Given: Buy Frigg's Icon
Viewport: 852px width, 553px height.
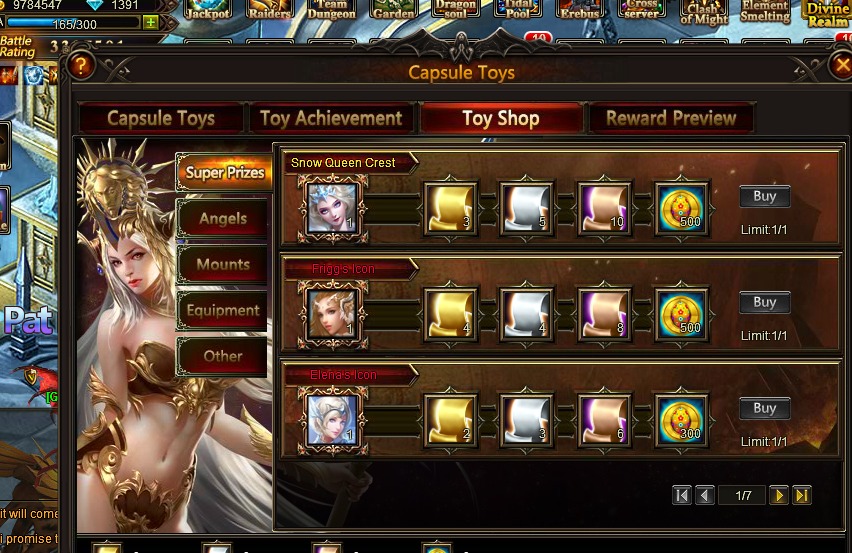Looking at the screenshot, I should click(765, 302).
